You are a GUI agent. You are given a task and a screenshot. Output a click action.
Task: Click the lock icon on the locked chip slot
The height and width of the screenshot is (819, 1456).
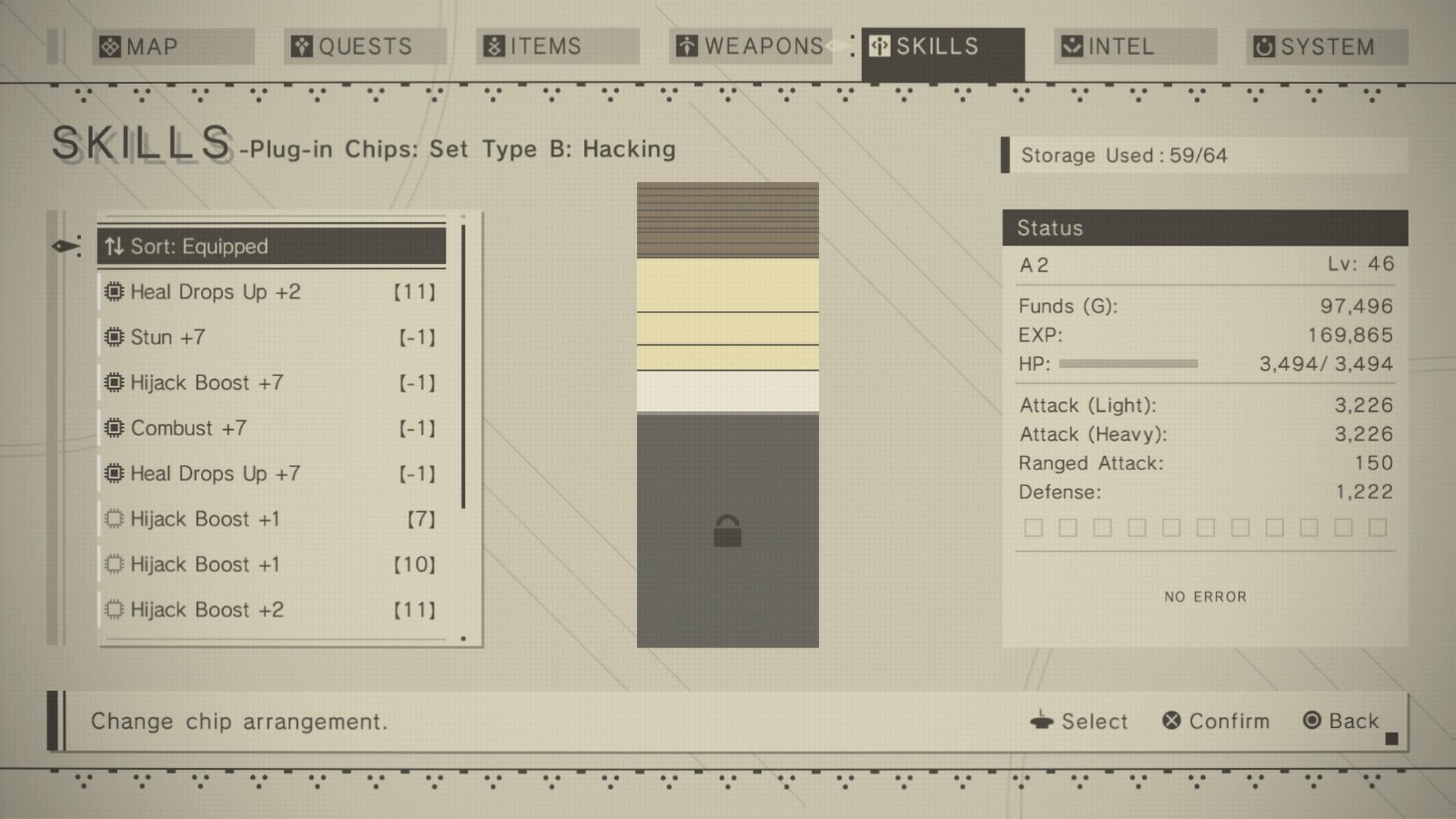tap(728, 532)
